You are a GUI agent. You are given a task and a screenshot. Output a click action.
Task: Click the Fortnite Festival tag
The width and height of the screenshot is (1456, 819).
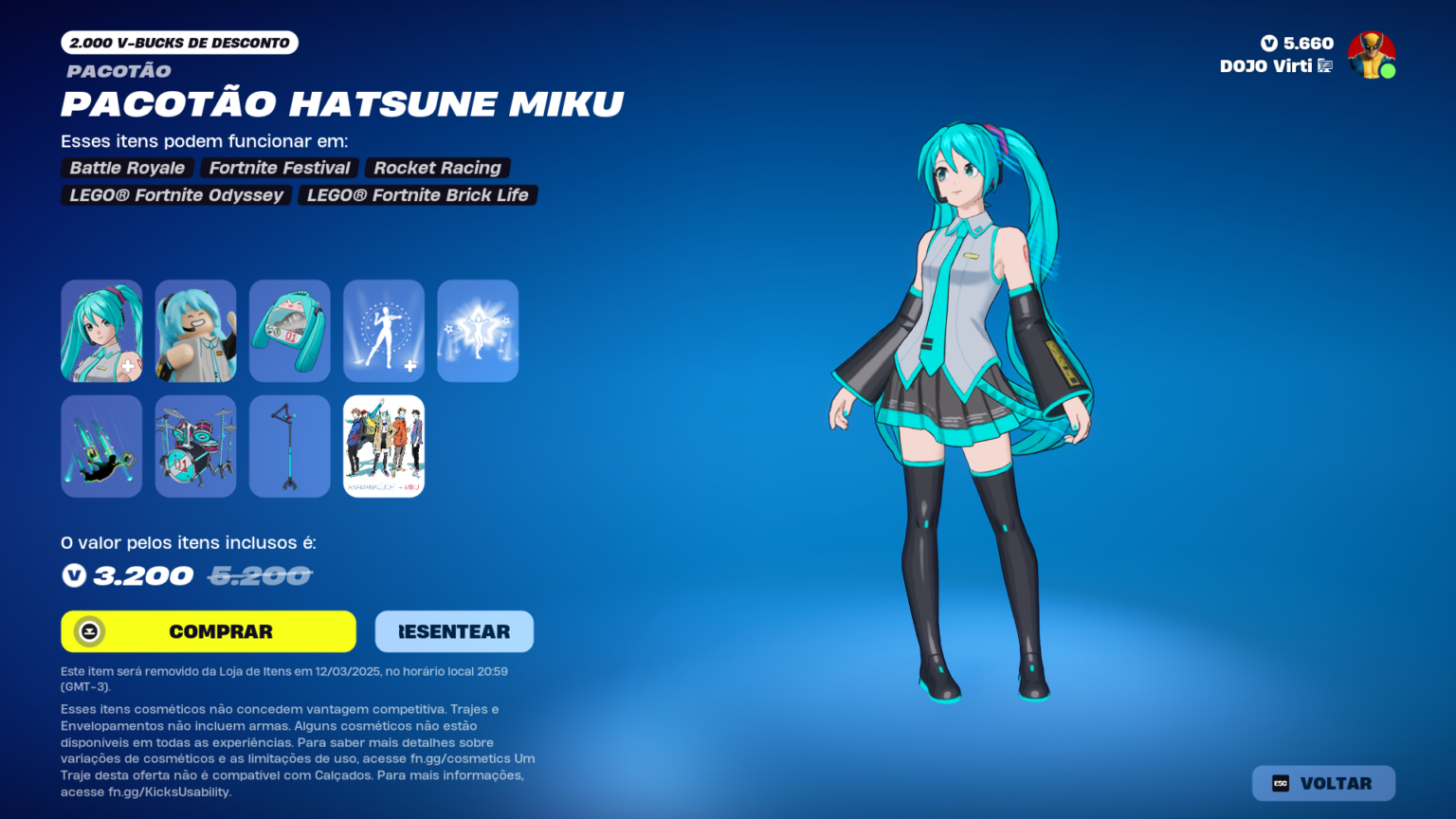point(279,168)
